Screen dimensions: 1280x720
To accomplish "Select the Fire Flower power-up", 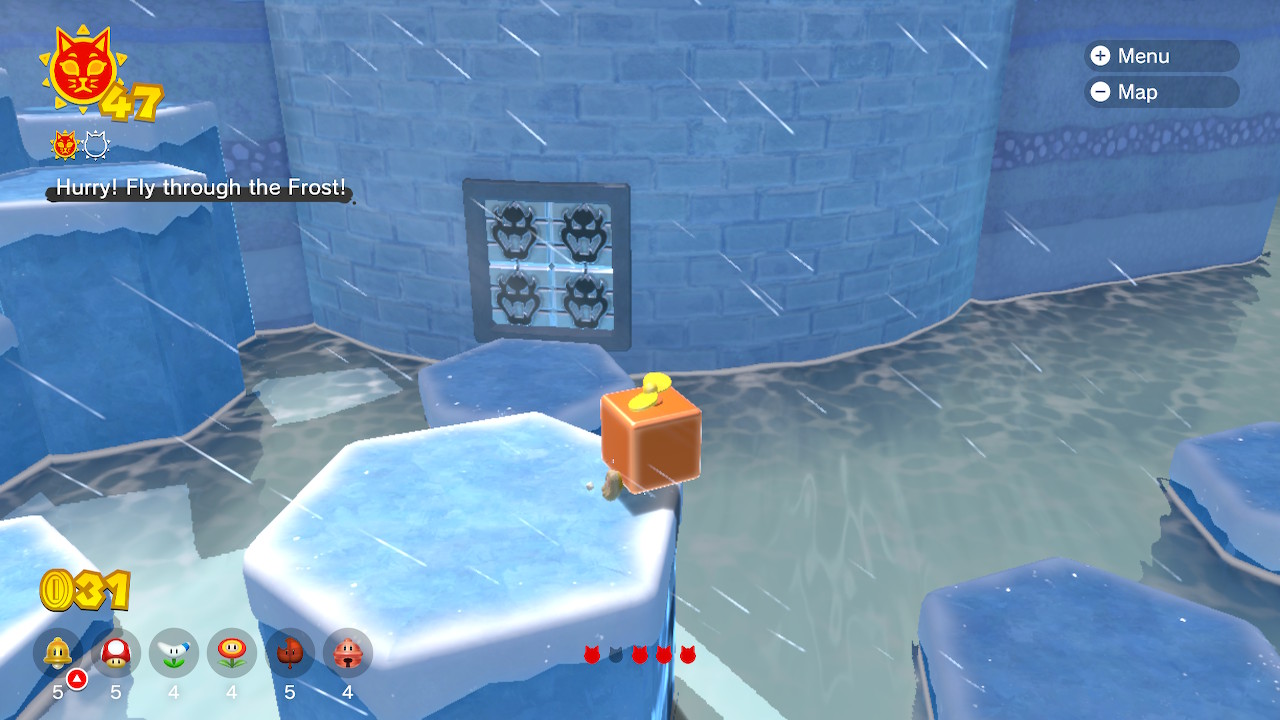I will pos(232,654).
